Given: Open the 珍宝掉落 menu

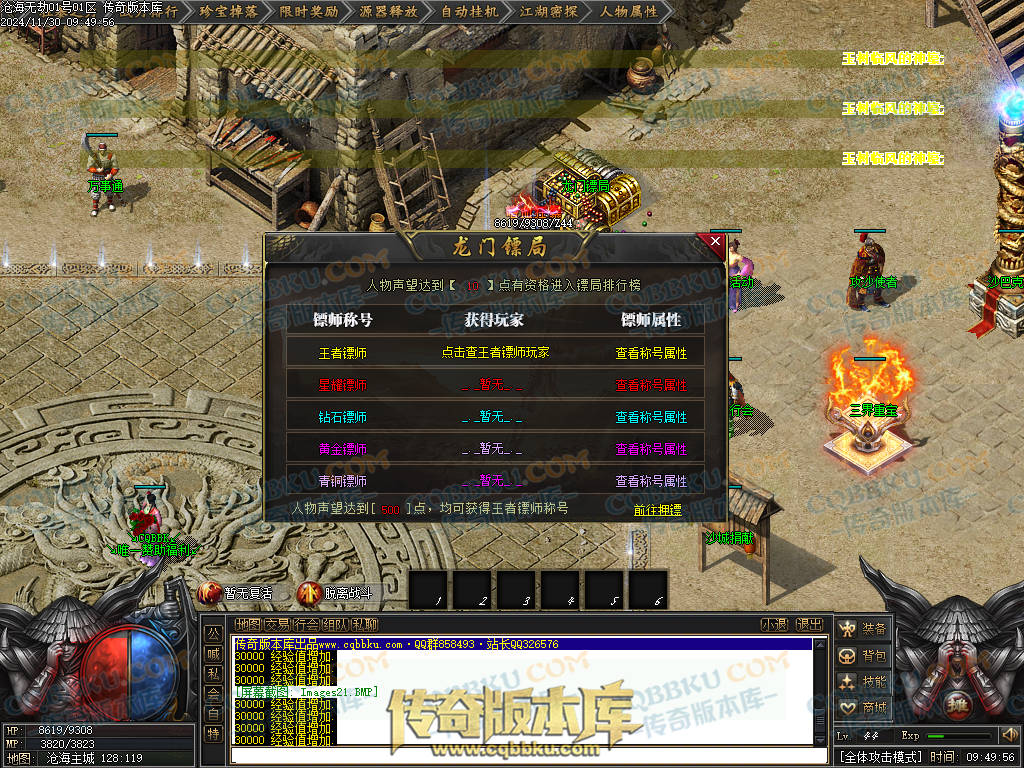Looking at the screenshot, I should tap(228, 12).
